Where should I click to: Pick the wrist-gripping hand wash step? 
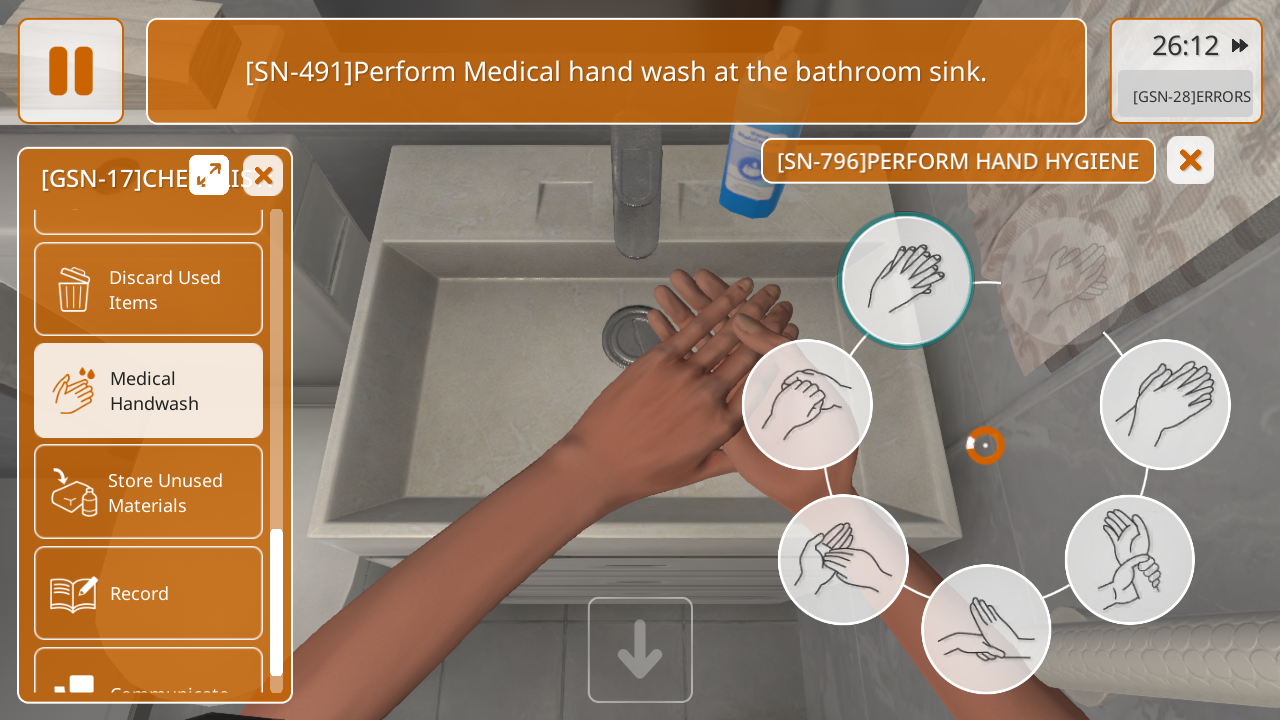1129,560
